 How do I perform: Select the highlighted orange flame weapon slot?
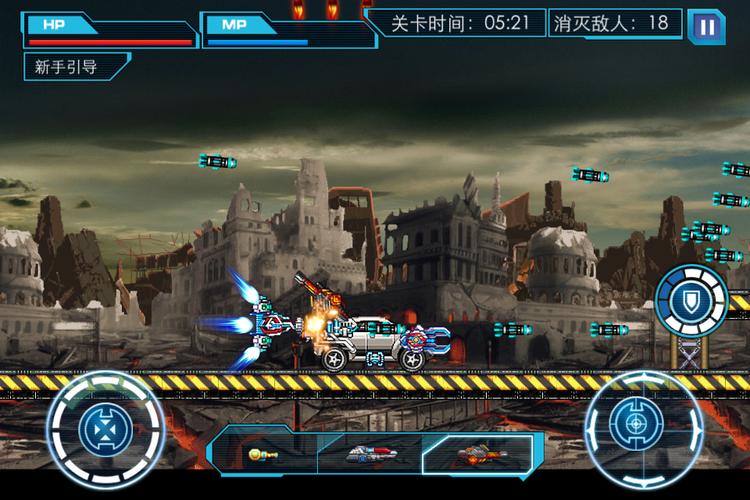pyautogui.click(x=475, y=454)
